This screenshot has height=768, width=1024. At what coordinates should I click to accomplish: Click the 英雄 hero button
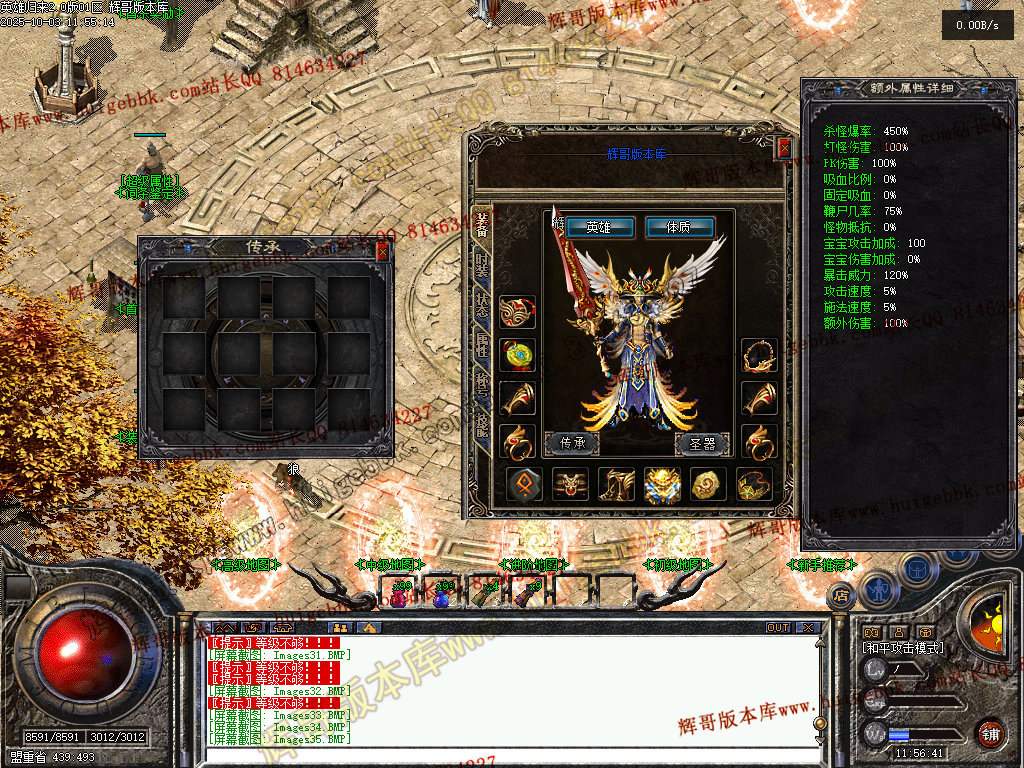coord(600,227)
